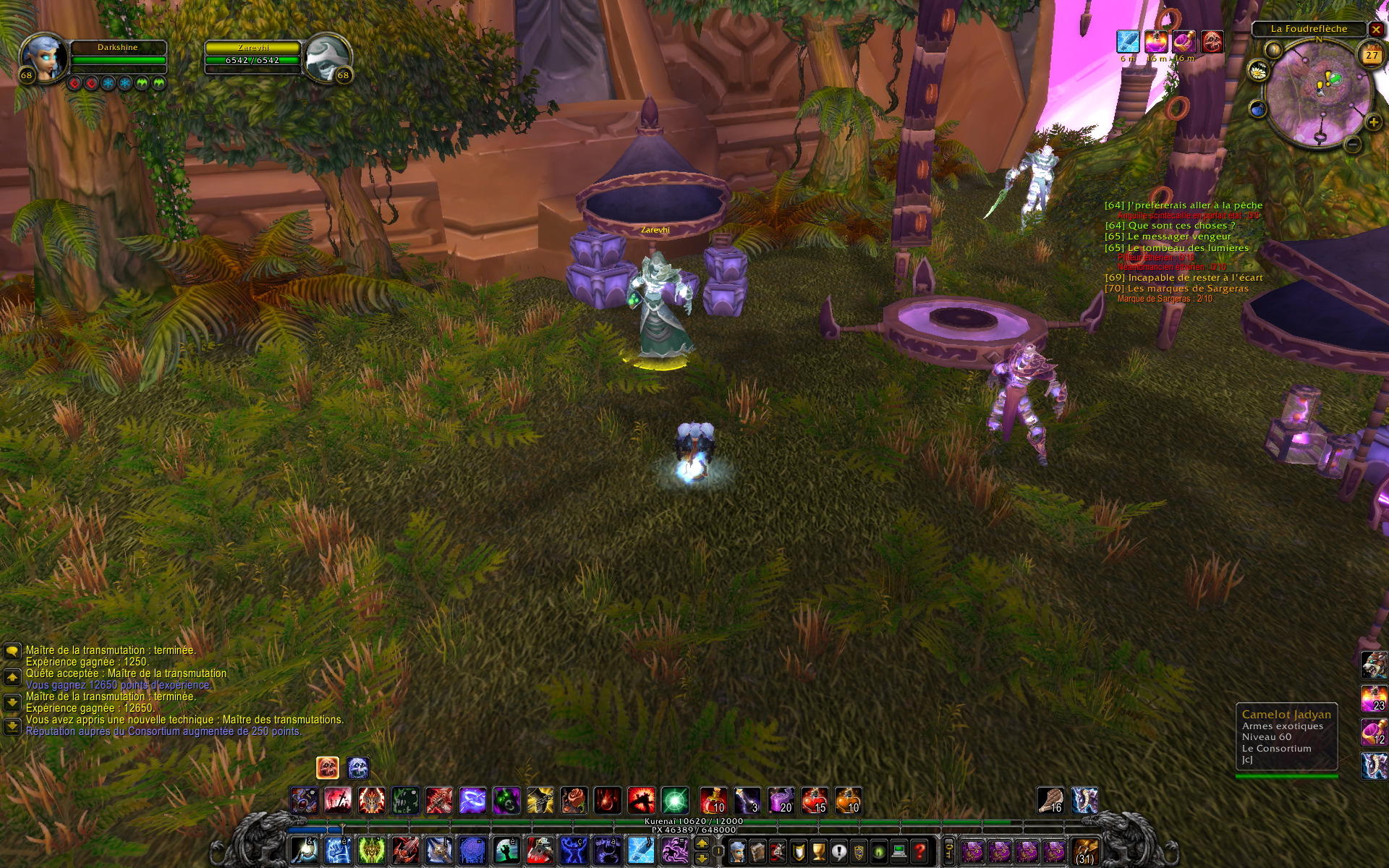Image resolution: width=1389 pixels, height=868 pixels.
Task: Activate the green starburst ability
Action: point(675,801)
